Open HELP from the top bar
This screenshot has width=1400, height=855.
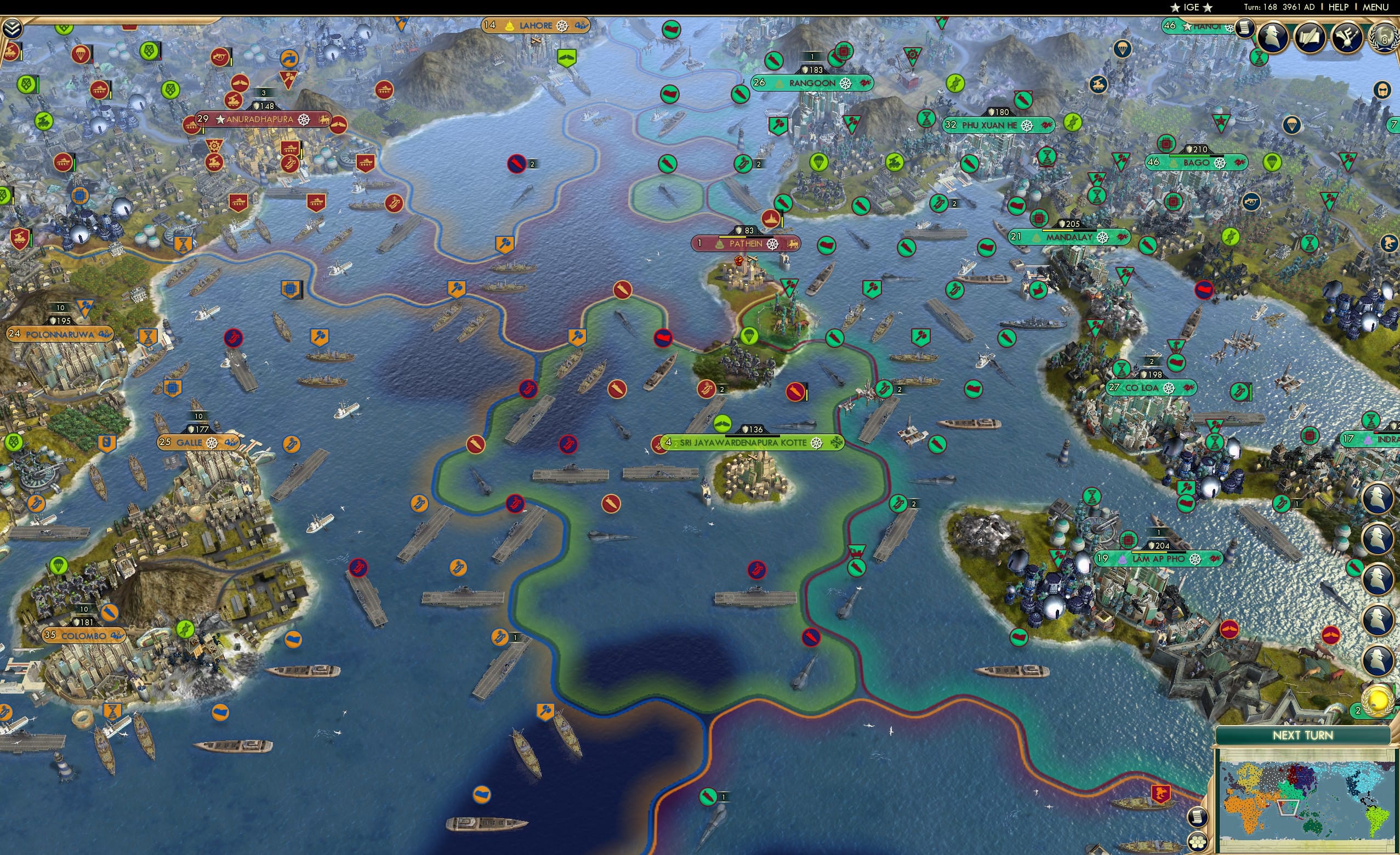coord(1339,7)
